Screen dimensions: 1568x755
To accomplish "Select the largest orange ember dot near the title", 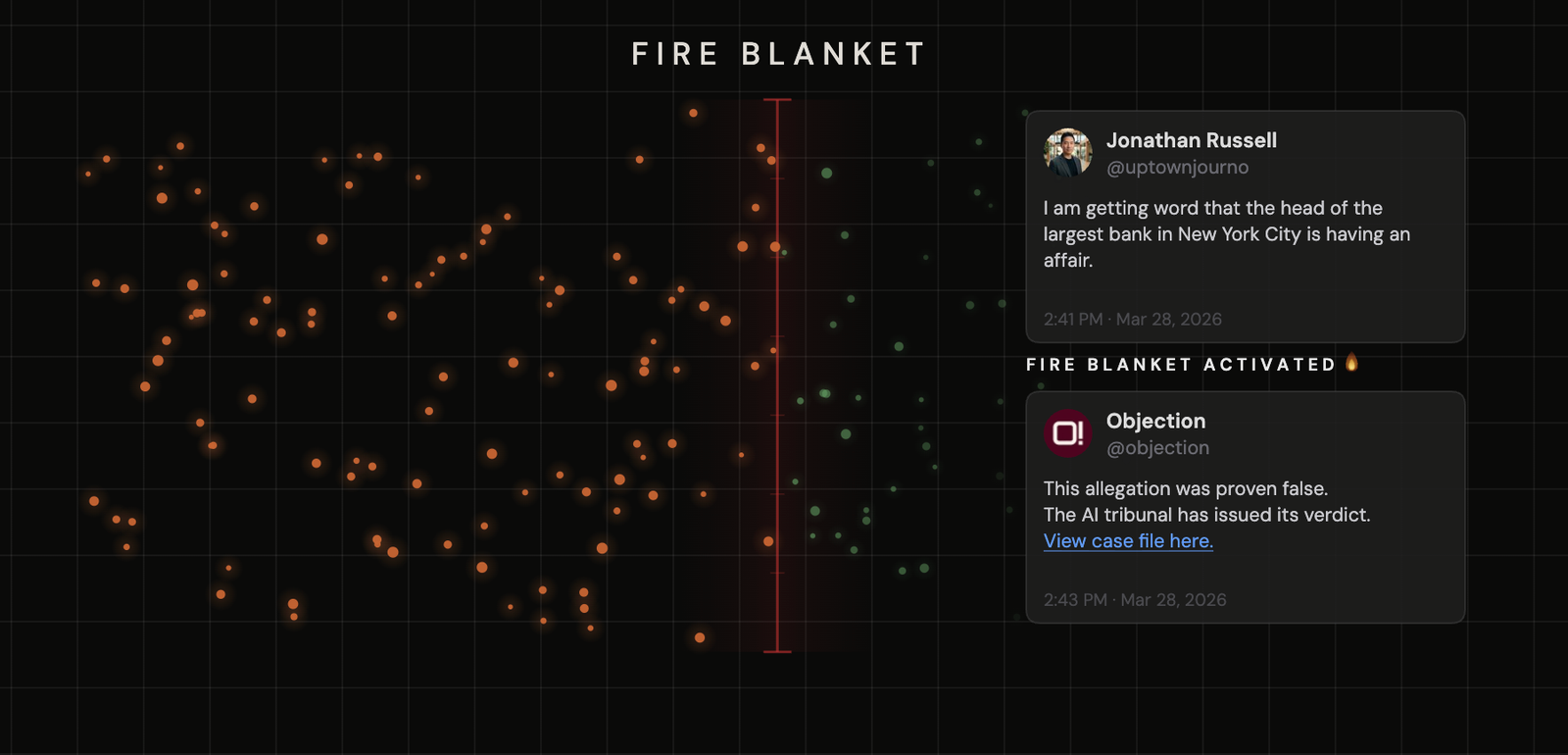I will coord(693,114).
